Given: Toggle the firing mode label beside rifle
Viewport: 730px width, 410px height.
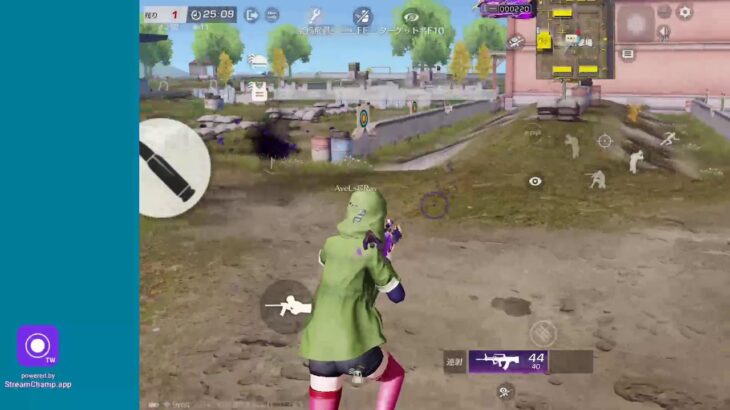Looking at the screenshot, I should coord(455,361).
